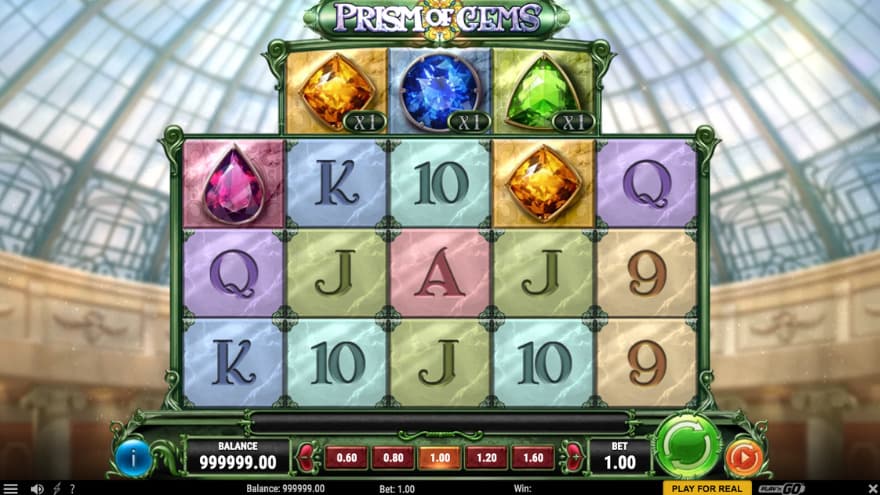
Task: Open the blue info paytable button
Action: point(134,457)
